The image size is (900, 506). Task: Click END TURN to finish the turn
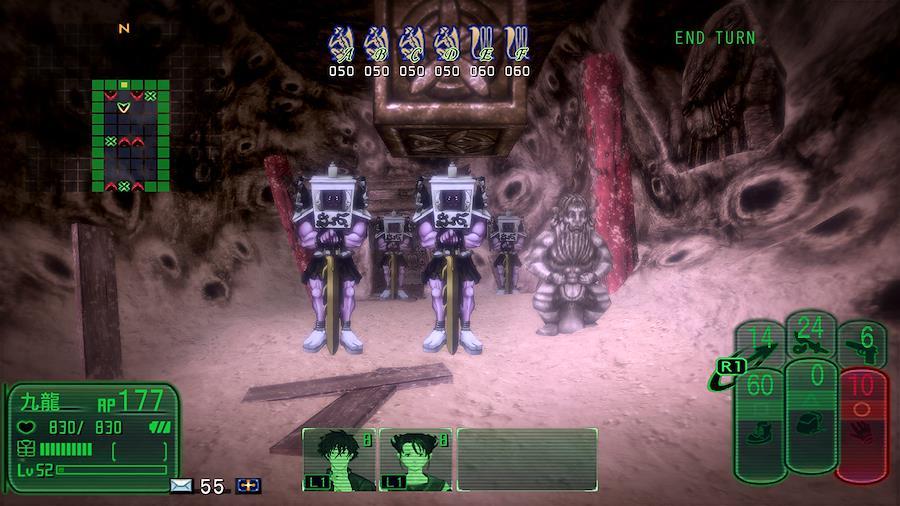pos(715,38)
